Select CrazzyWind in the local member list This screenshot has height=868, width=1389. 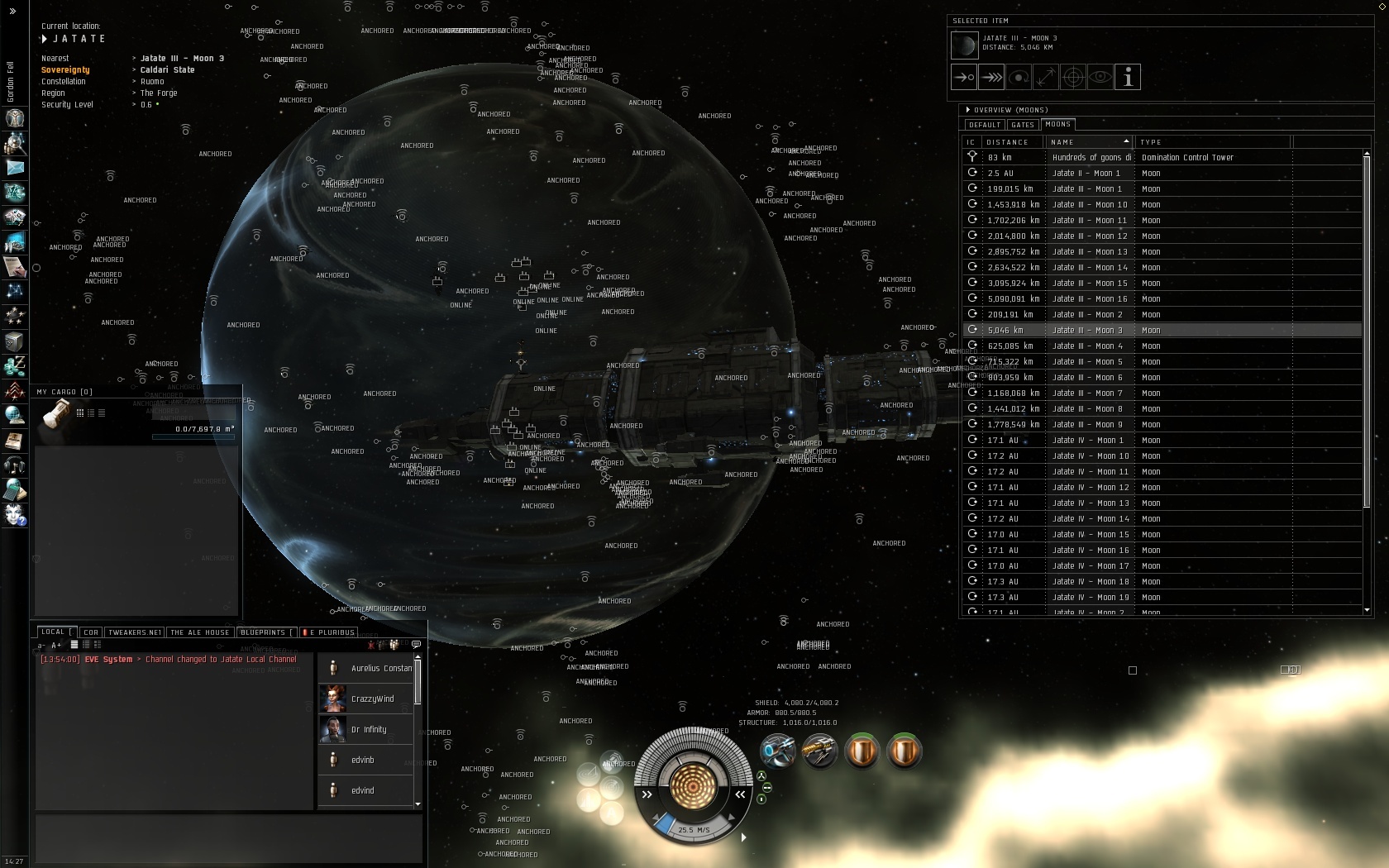(x=372, y=699)
